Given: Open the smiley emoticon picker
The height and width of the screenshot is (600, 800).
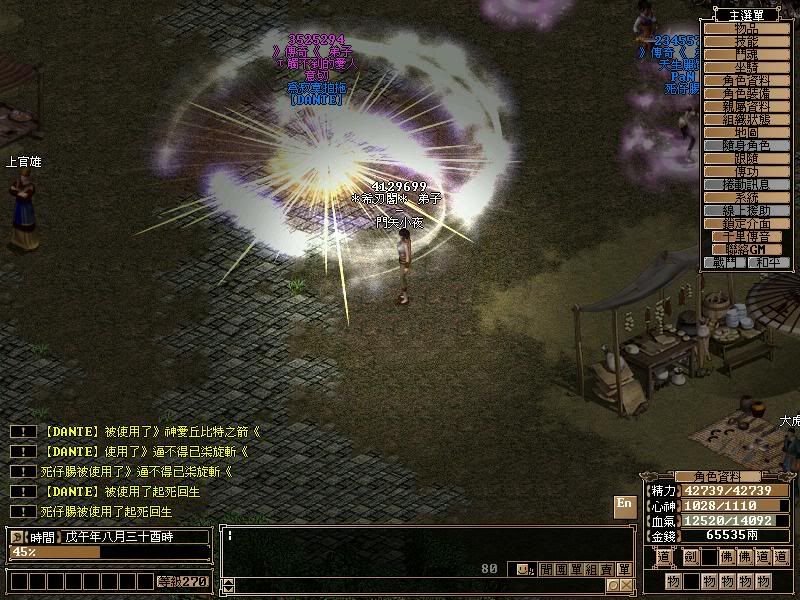Looking at the screenshot, I should 521,569.
